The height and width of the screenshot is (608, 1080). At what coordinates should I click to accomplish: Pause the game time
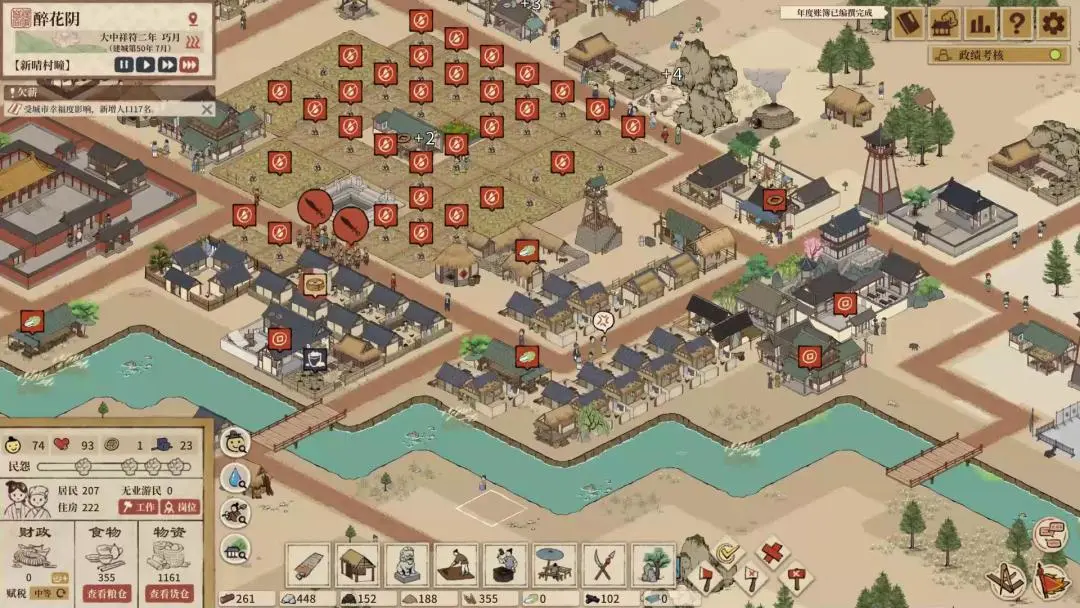coord(124,65)
